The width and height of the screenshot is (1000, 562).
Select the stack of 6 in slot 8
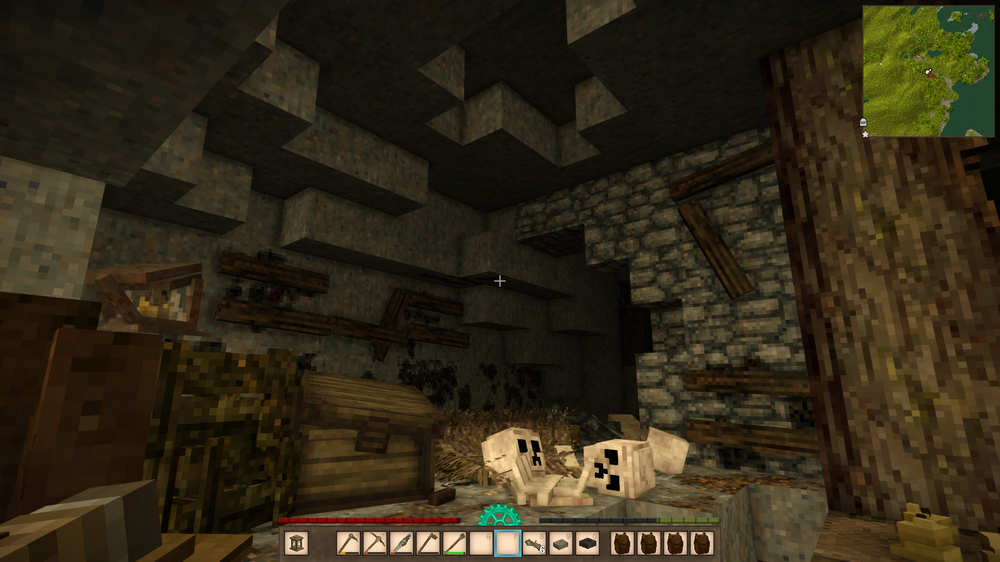(x=535, y=543)
